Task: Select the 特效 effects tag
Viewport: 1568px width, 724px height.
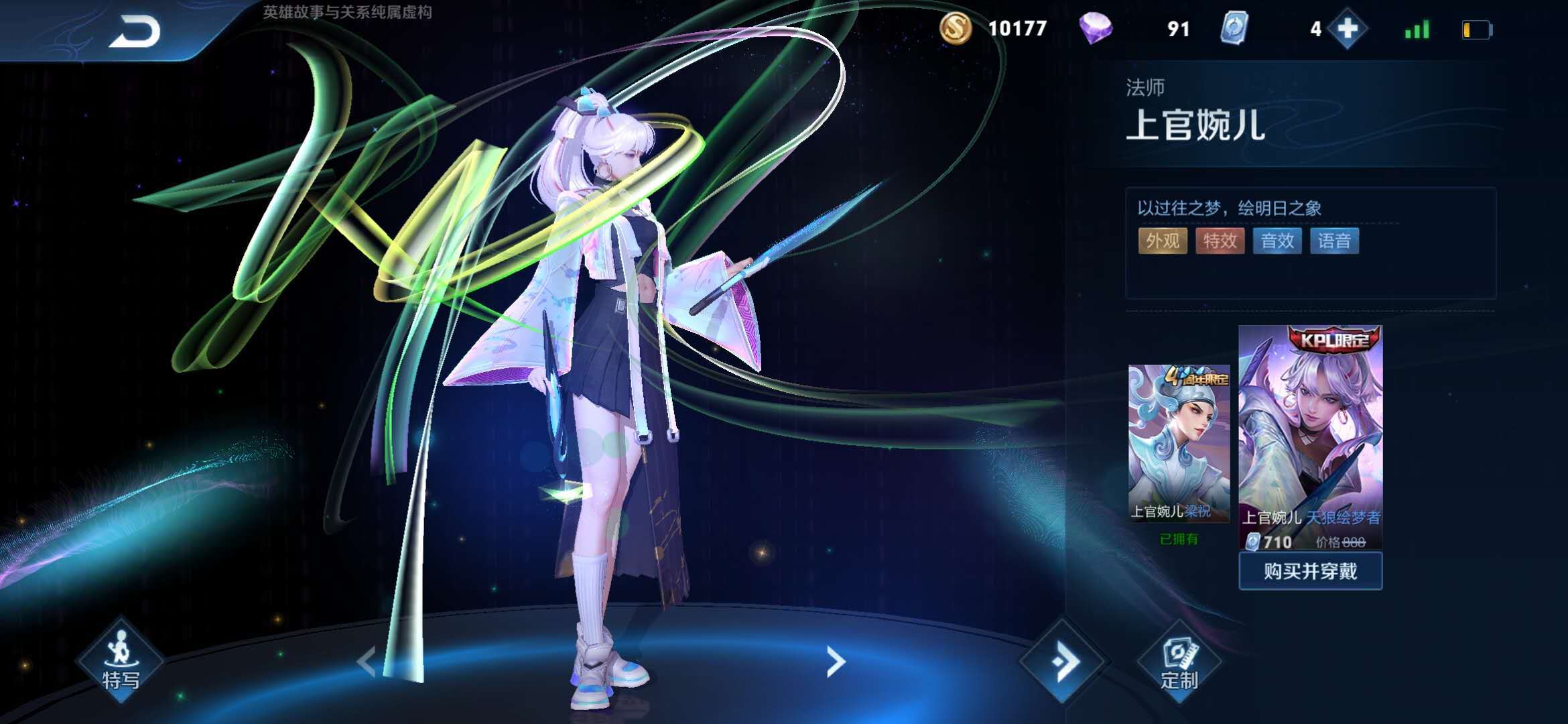Action: click(x=1220, y=241)
